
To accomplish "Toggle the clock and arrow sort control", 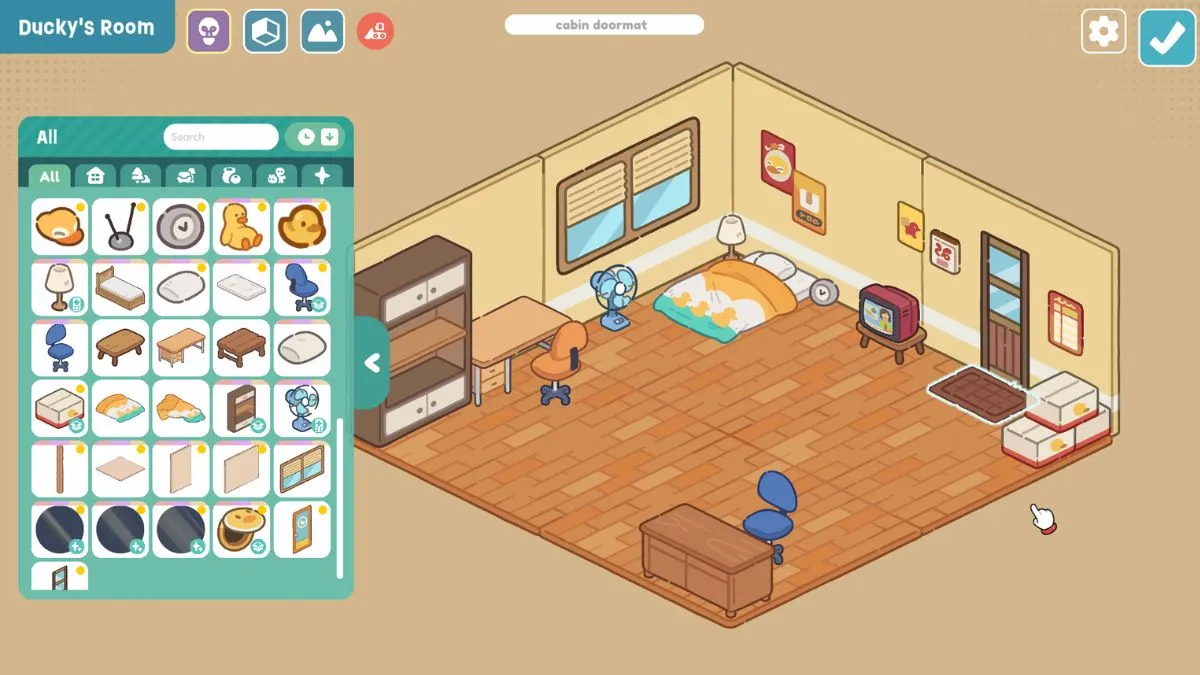I will (x=317, y=137).
